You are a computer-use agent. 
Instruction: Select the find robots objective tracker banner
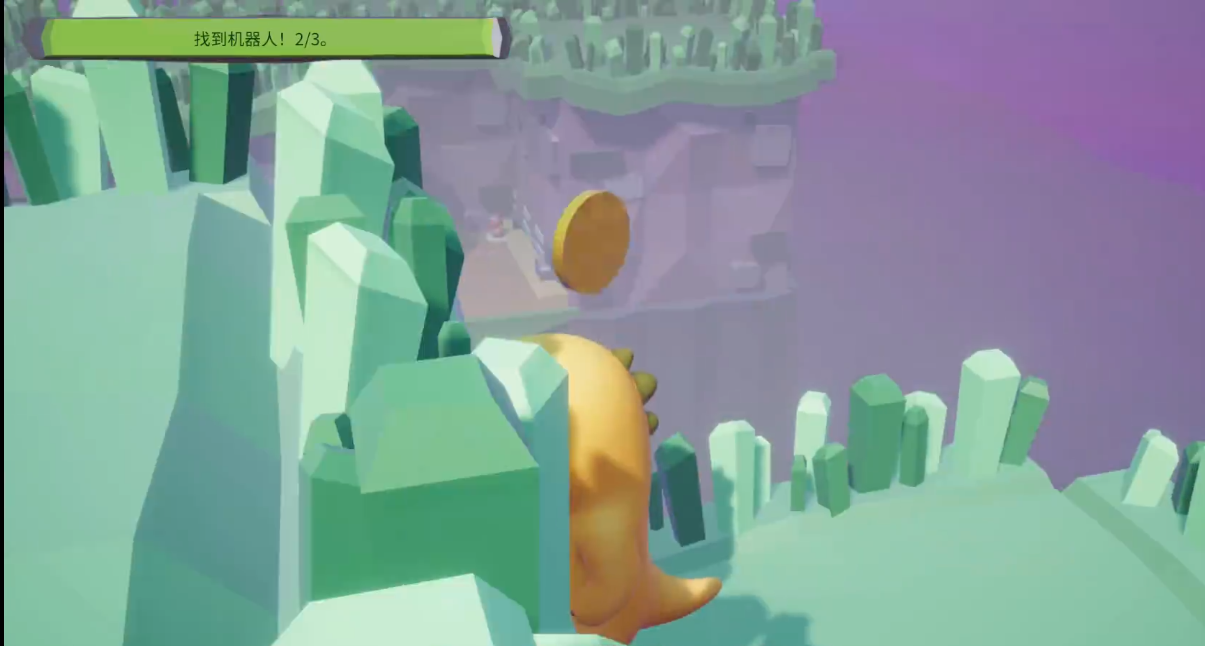pyautogui.click(x=268, y=39)
